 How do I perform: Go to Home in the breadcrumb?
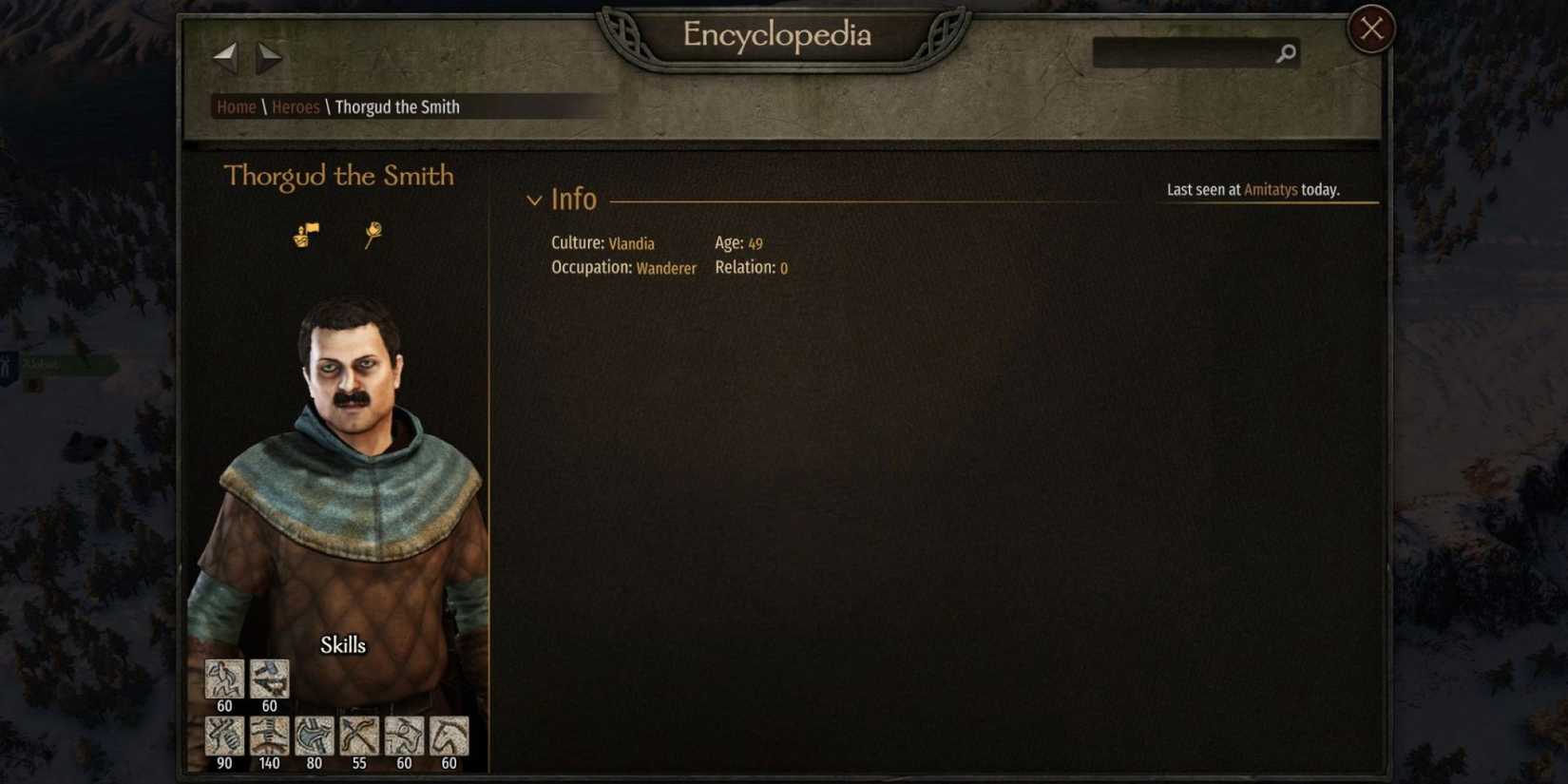(235, 106)
